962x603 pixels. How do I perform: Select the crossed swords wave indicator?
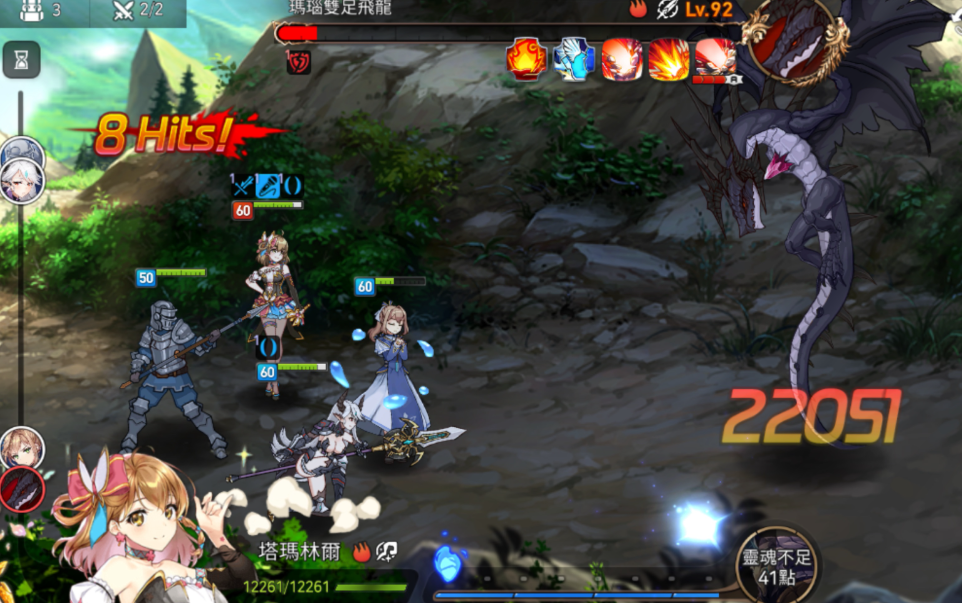pos(137,11)
